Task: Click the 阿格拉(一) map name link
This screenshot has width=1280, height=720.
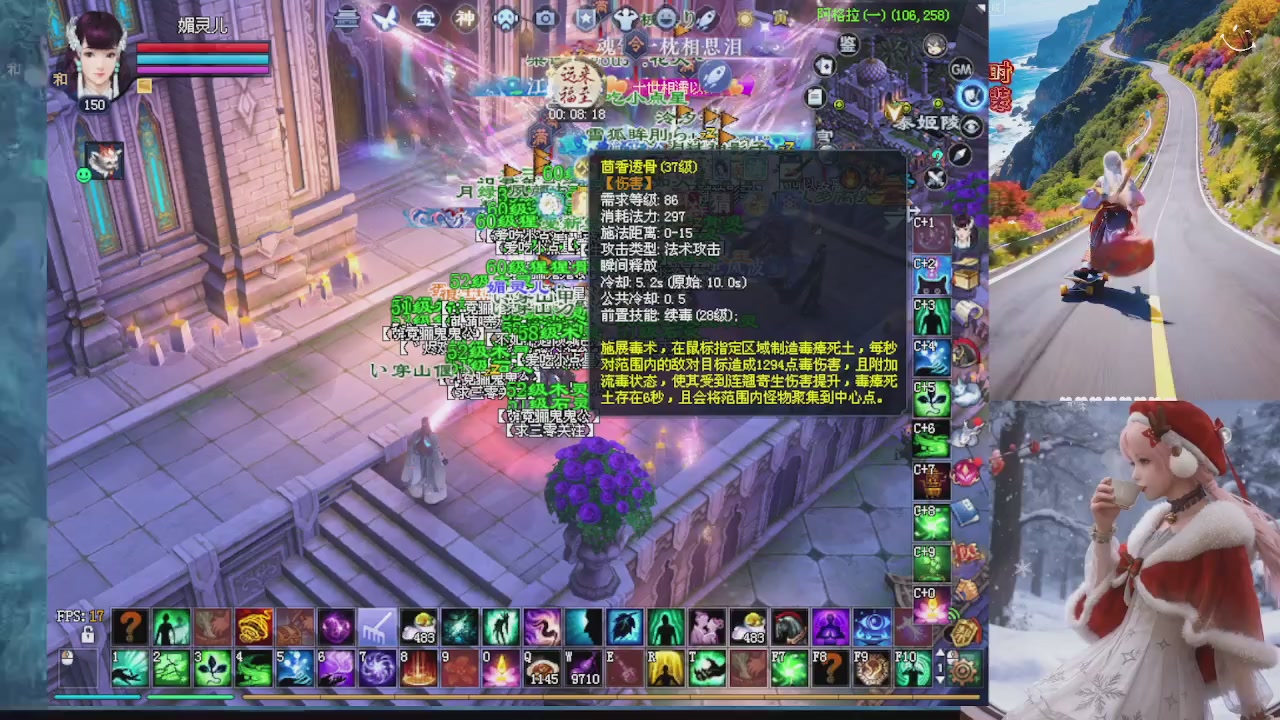Action: 848,16
